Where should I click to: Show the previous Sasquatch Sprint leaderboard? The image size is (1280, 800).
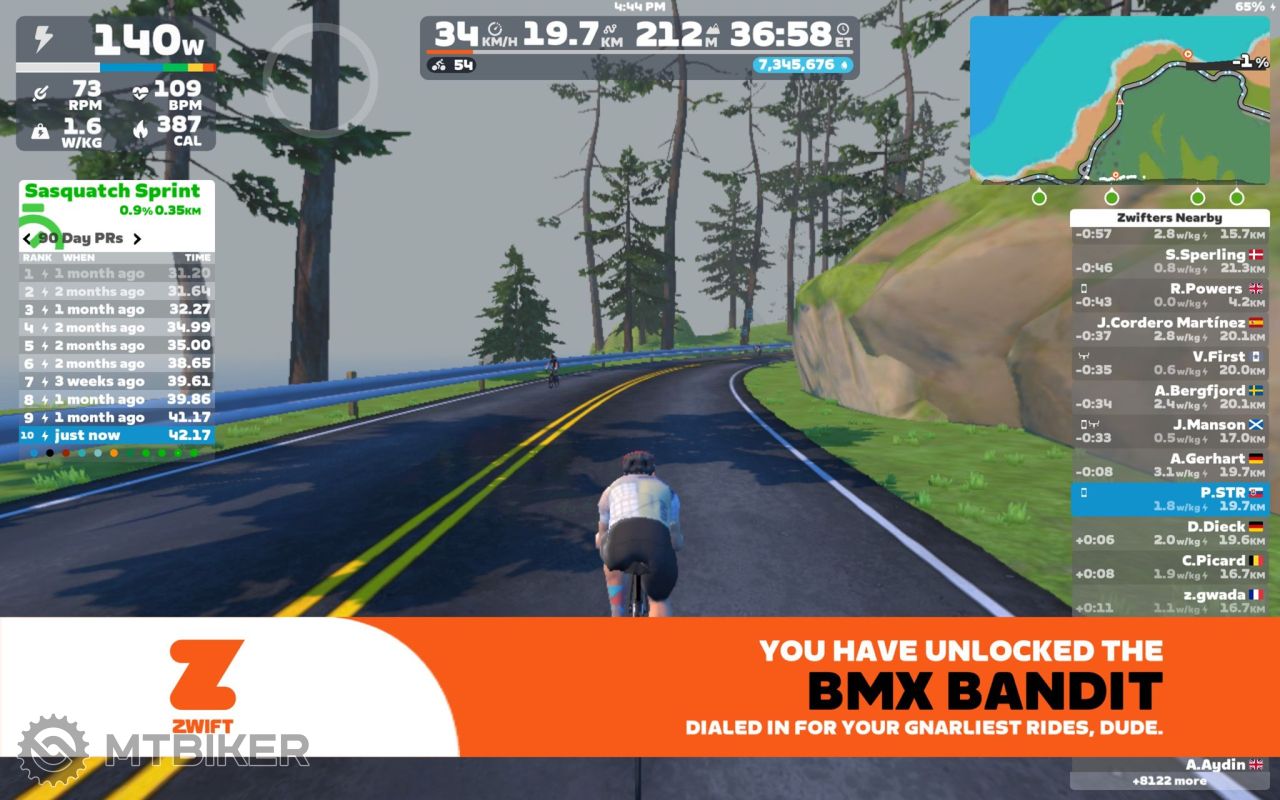click(27, 239)
